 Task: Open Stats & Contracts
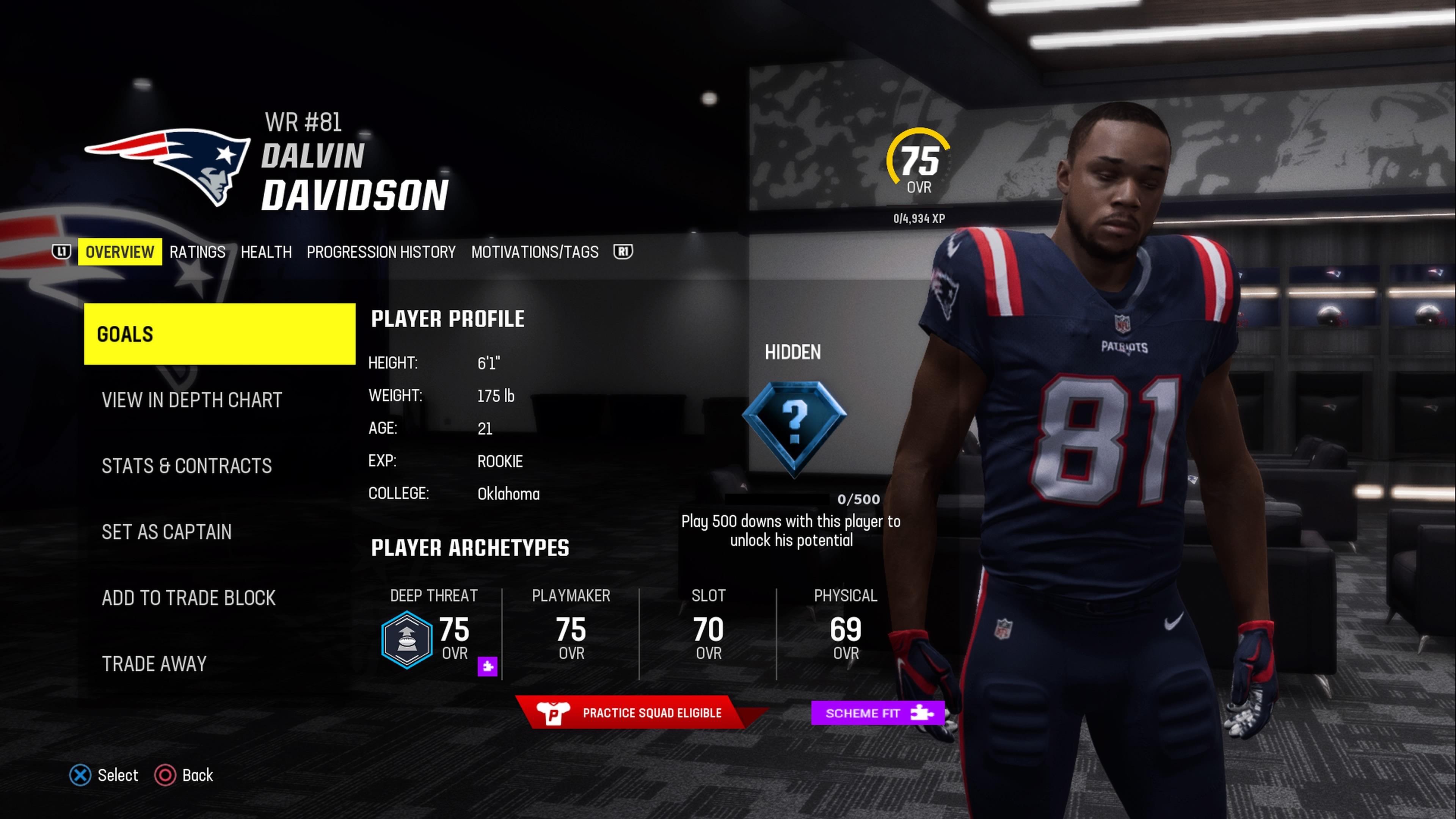(x=187, y=466)
